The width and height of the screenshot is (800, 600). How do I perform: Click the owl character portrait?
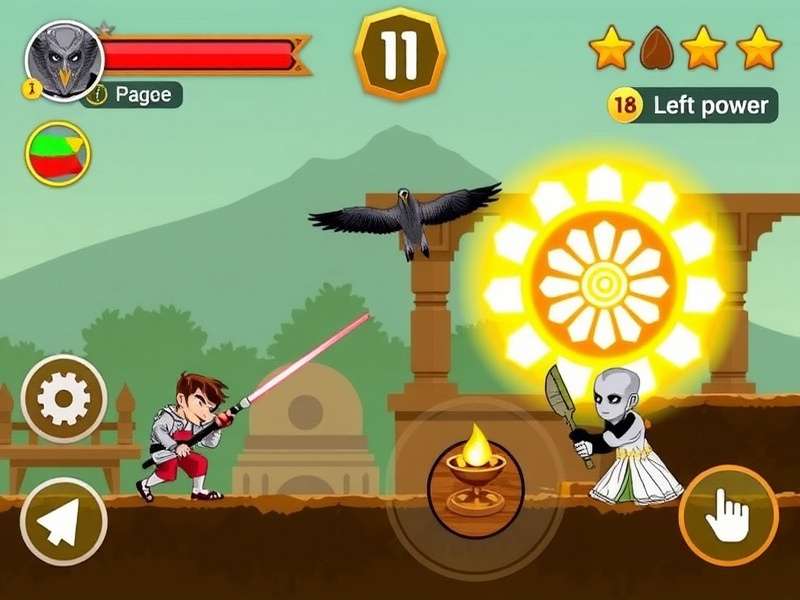64,60
